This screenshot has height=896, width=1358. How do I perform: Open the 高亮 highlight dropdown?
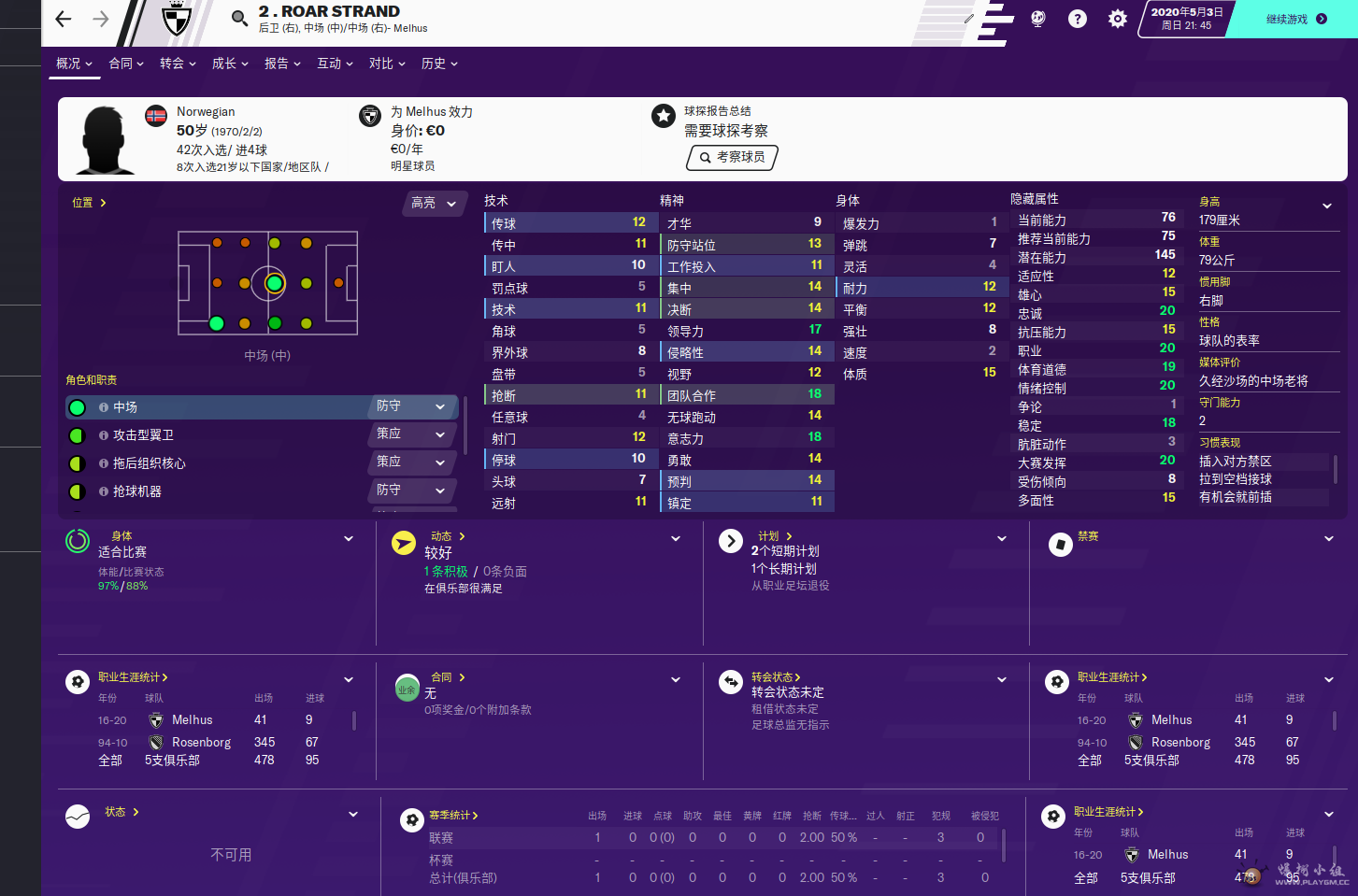434,203
